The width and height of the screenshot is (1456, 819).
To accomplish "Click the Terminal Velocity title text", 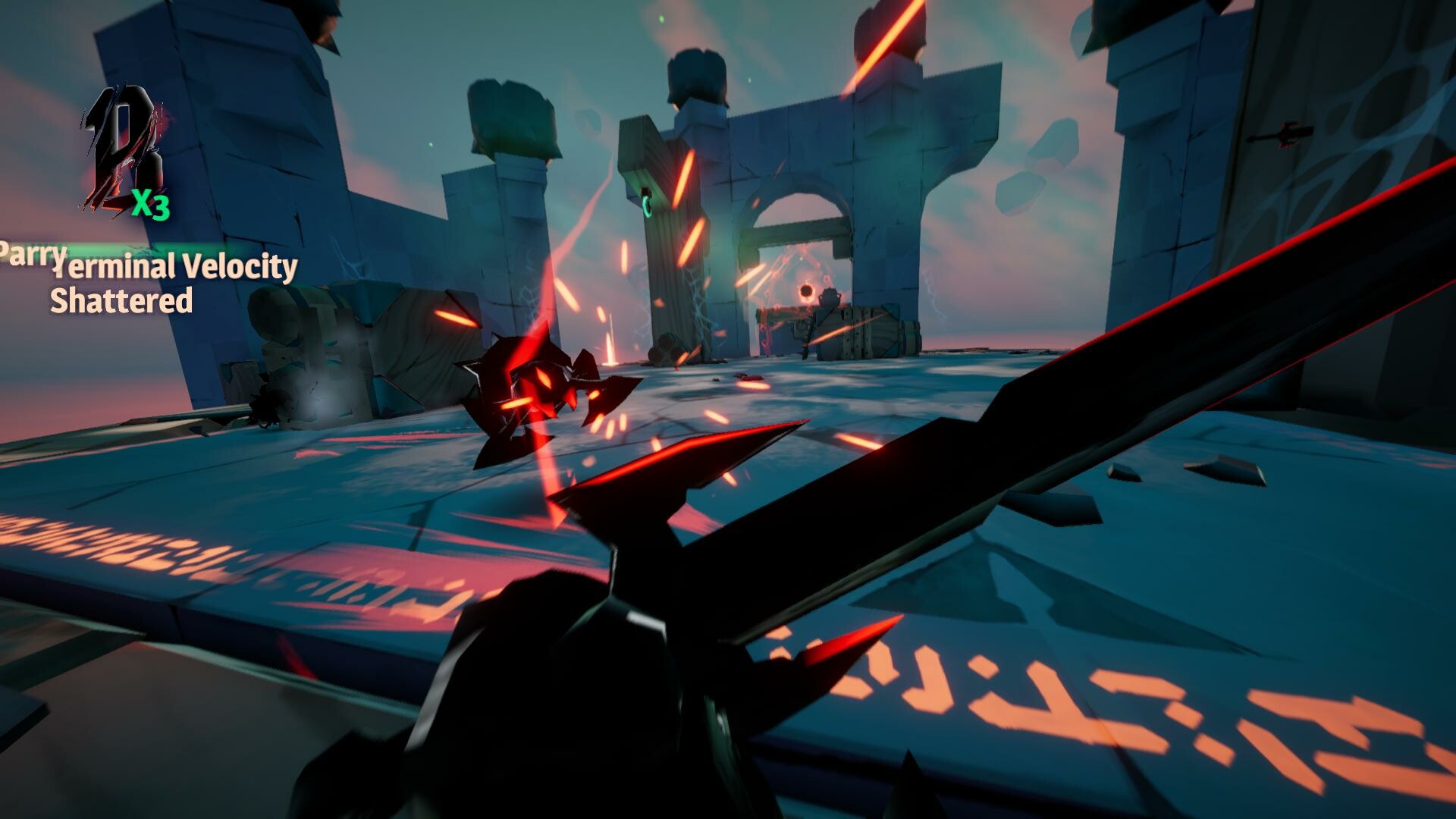I will click(173, 268).
